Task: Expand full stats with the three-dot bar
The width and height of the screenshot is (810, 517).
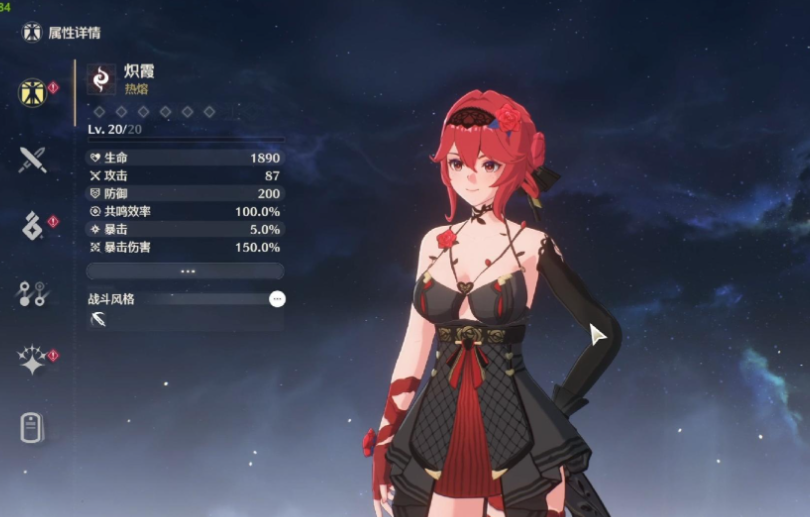Action: (x=186, y=271)
